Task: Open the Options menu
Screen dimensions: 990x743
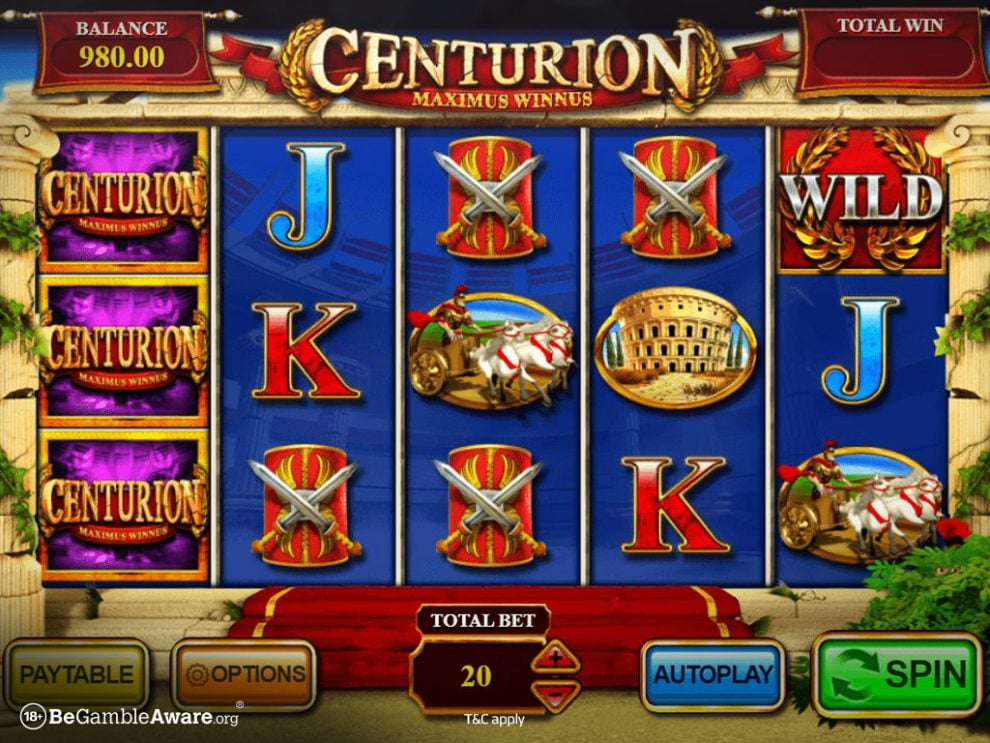Action: coord(245,675)
